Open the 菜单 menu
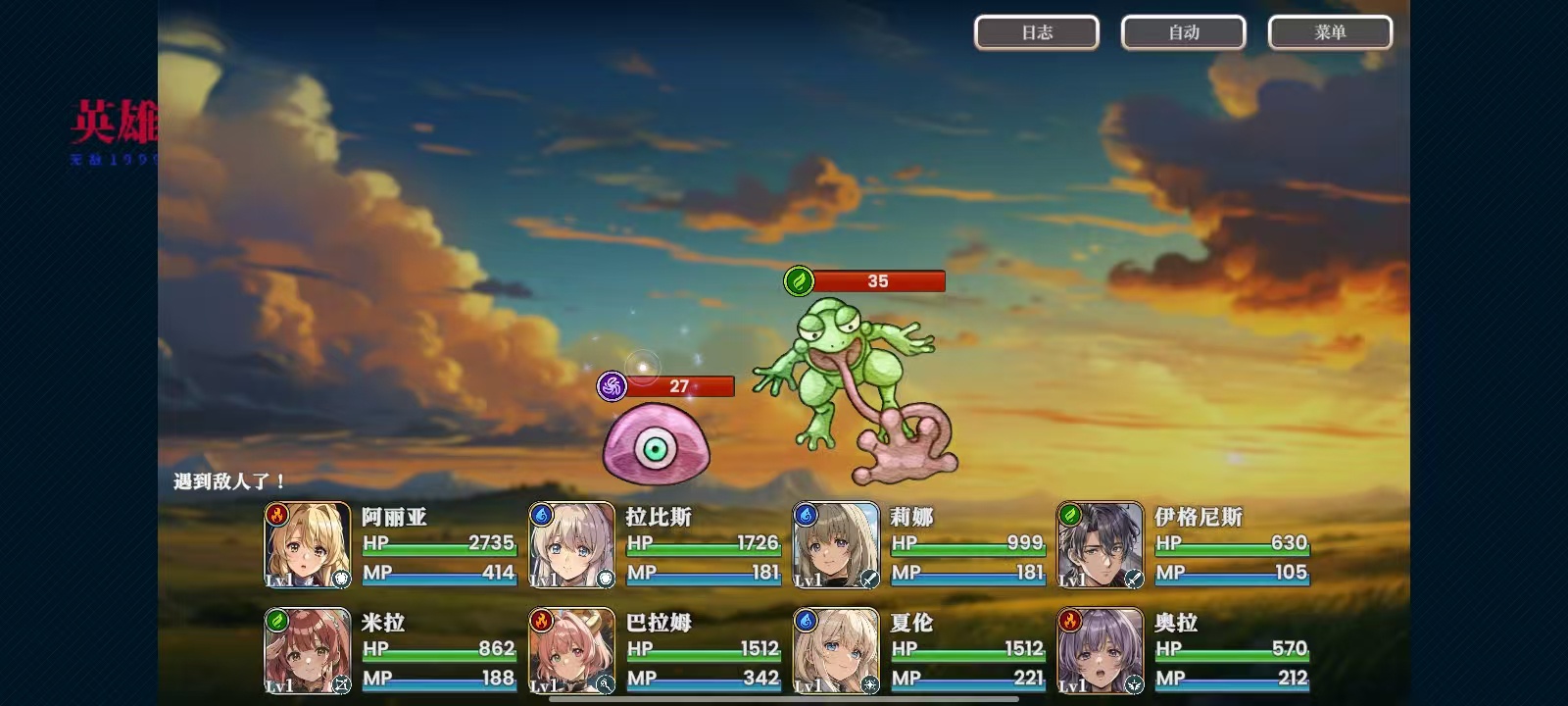1568x706 pixels. point(1330,32)
